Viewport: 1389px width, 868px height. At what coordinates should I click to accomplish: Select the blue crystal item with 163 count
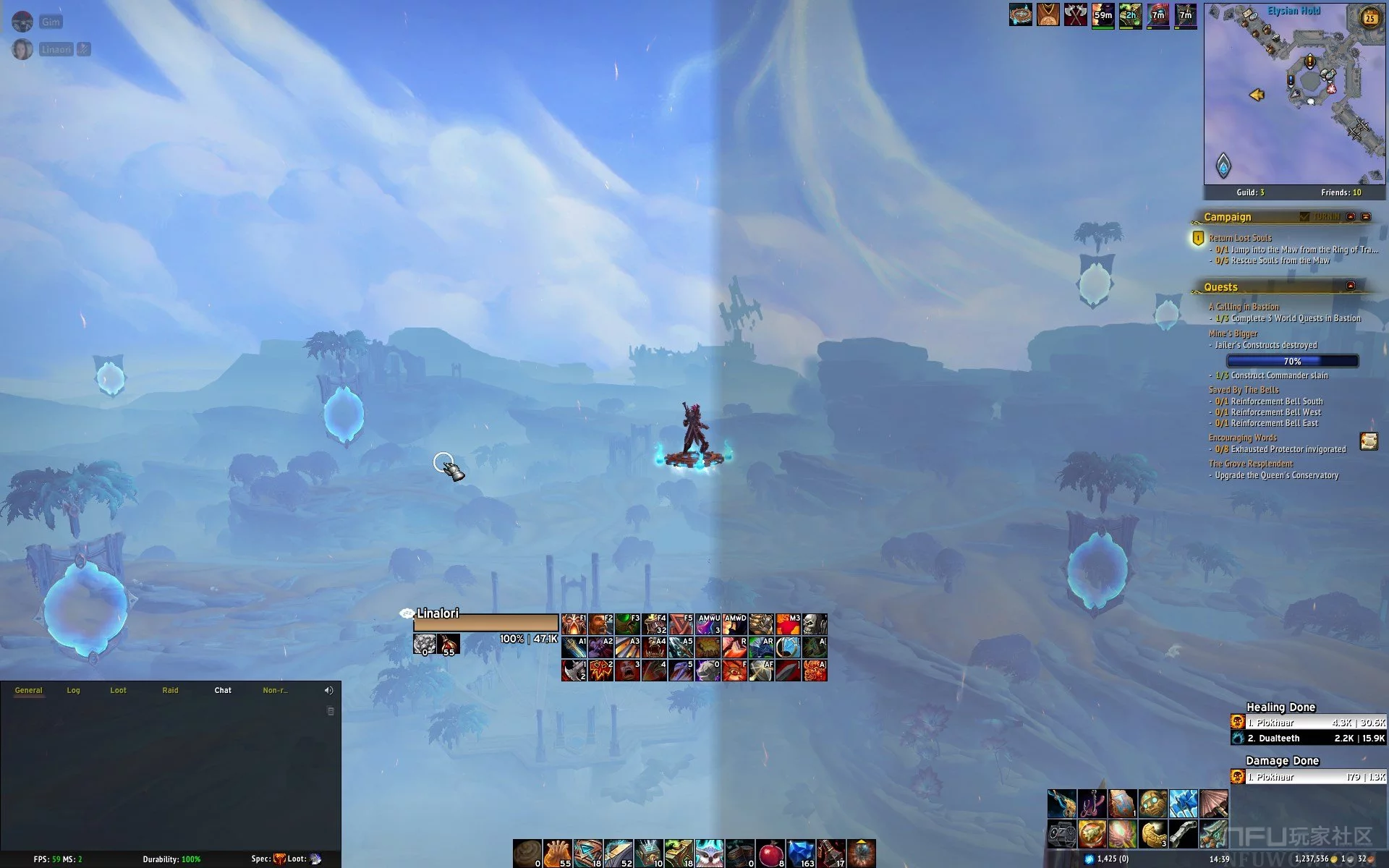801,854
